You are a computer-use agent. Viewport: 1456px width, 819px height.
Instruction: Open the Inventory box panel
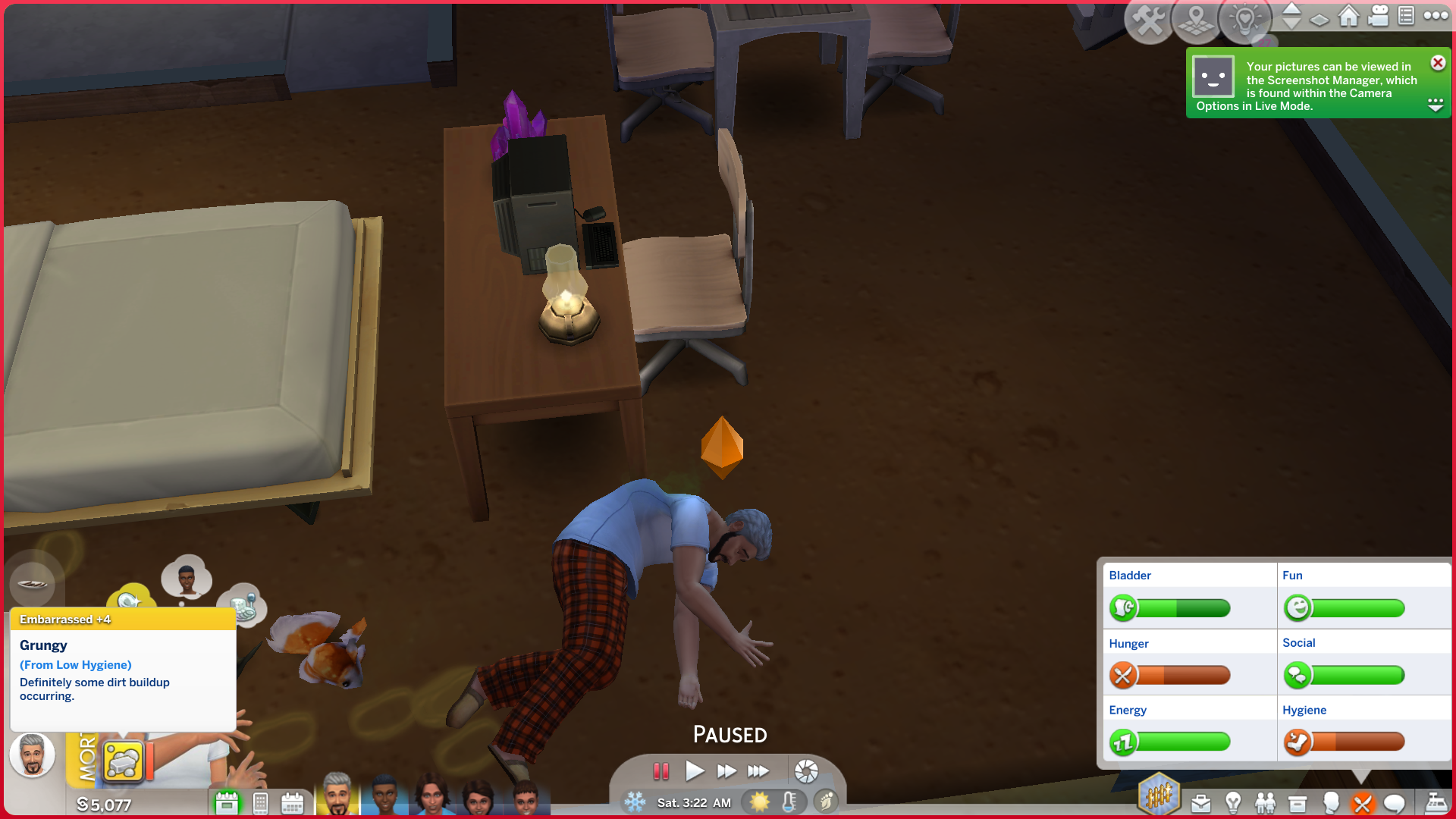(x=1298, y=803)
